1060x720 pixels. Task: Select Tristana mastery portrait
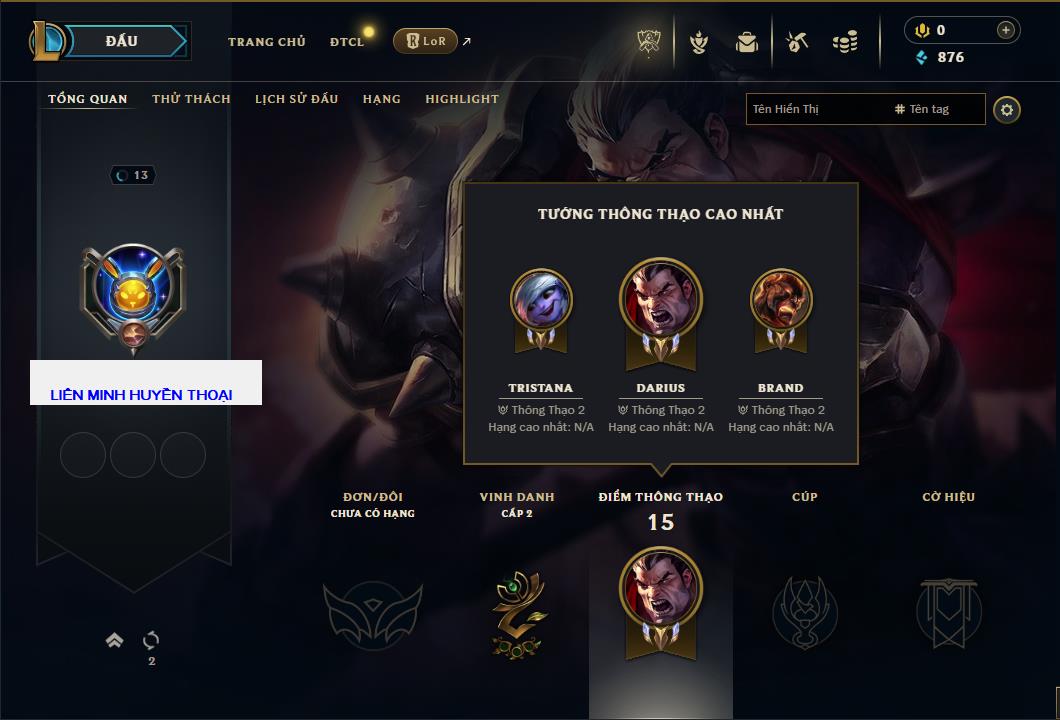[x=541, y=300]
